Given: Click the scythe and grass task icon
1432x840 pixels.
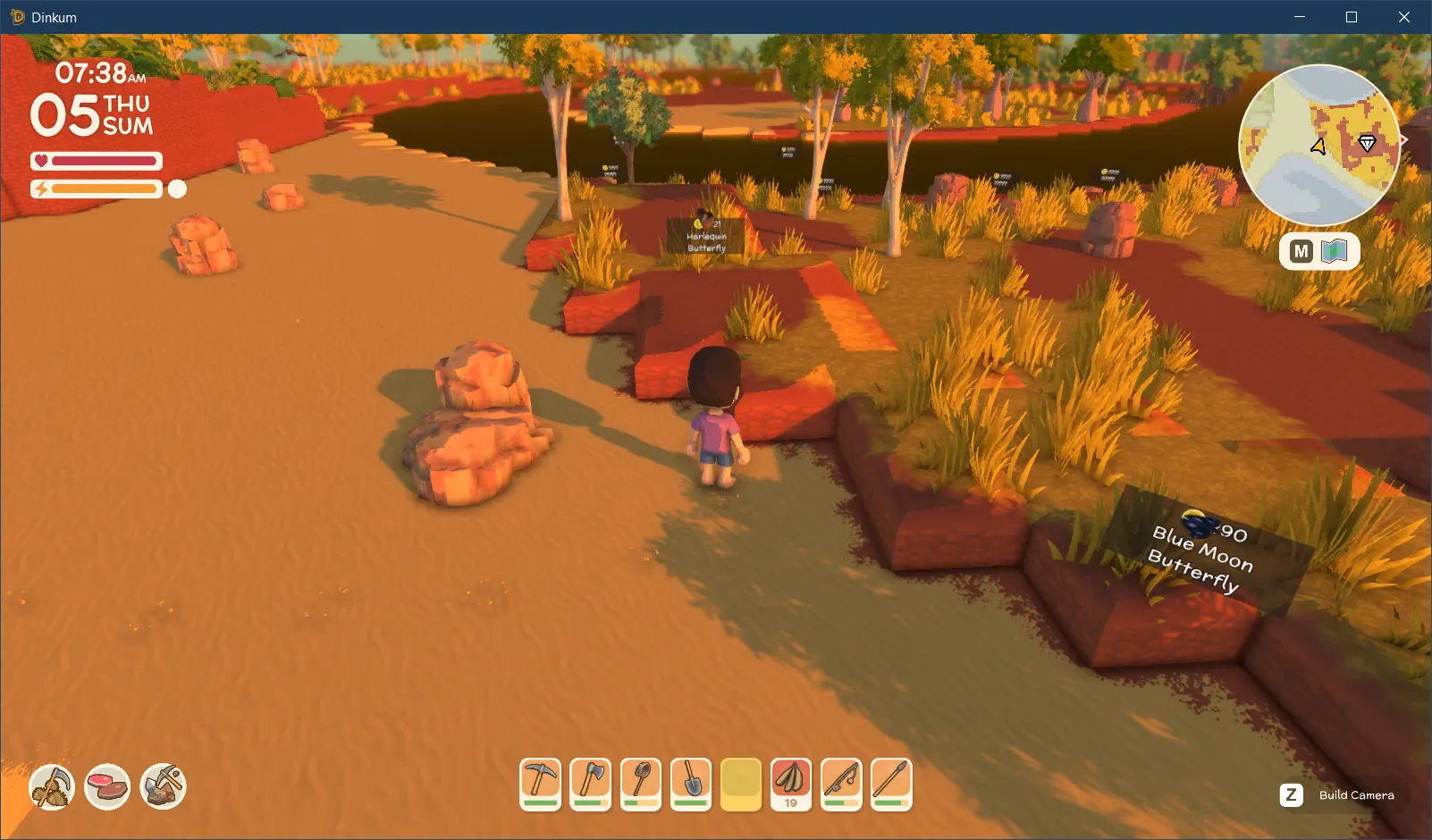Looking at the screenshot, I should pos(52,787).
